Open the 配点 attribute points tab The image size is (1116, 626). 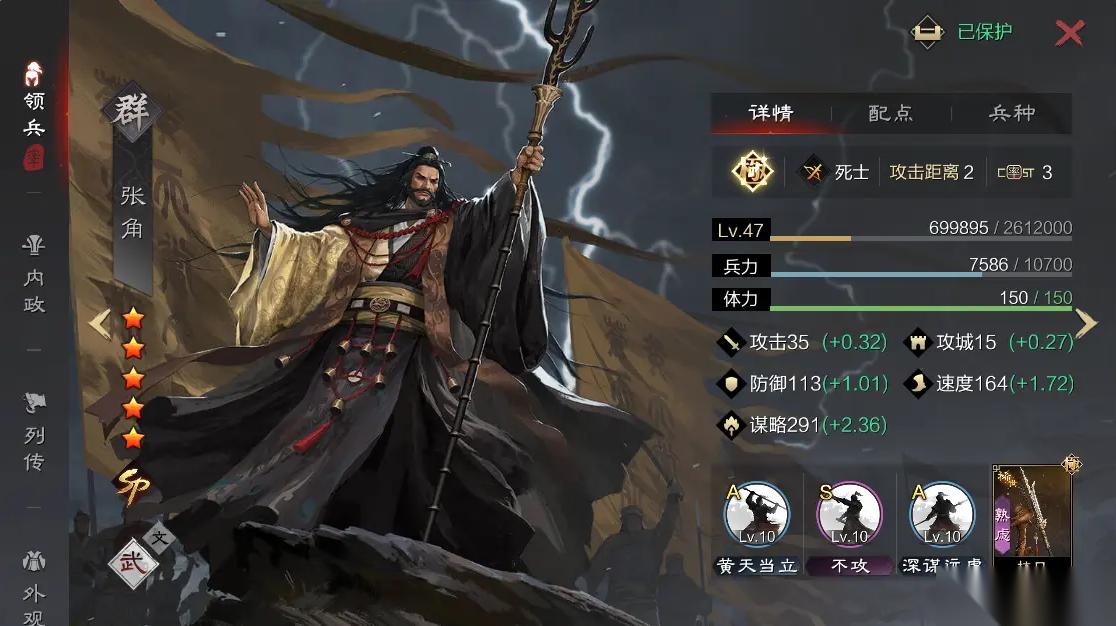[890, 113]
